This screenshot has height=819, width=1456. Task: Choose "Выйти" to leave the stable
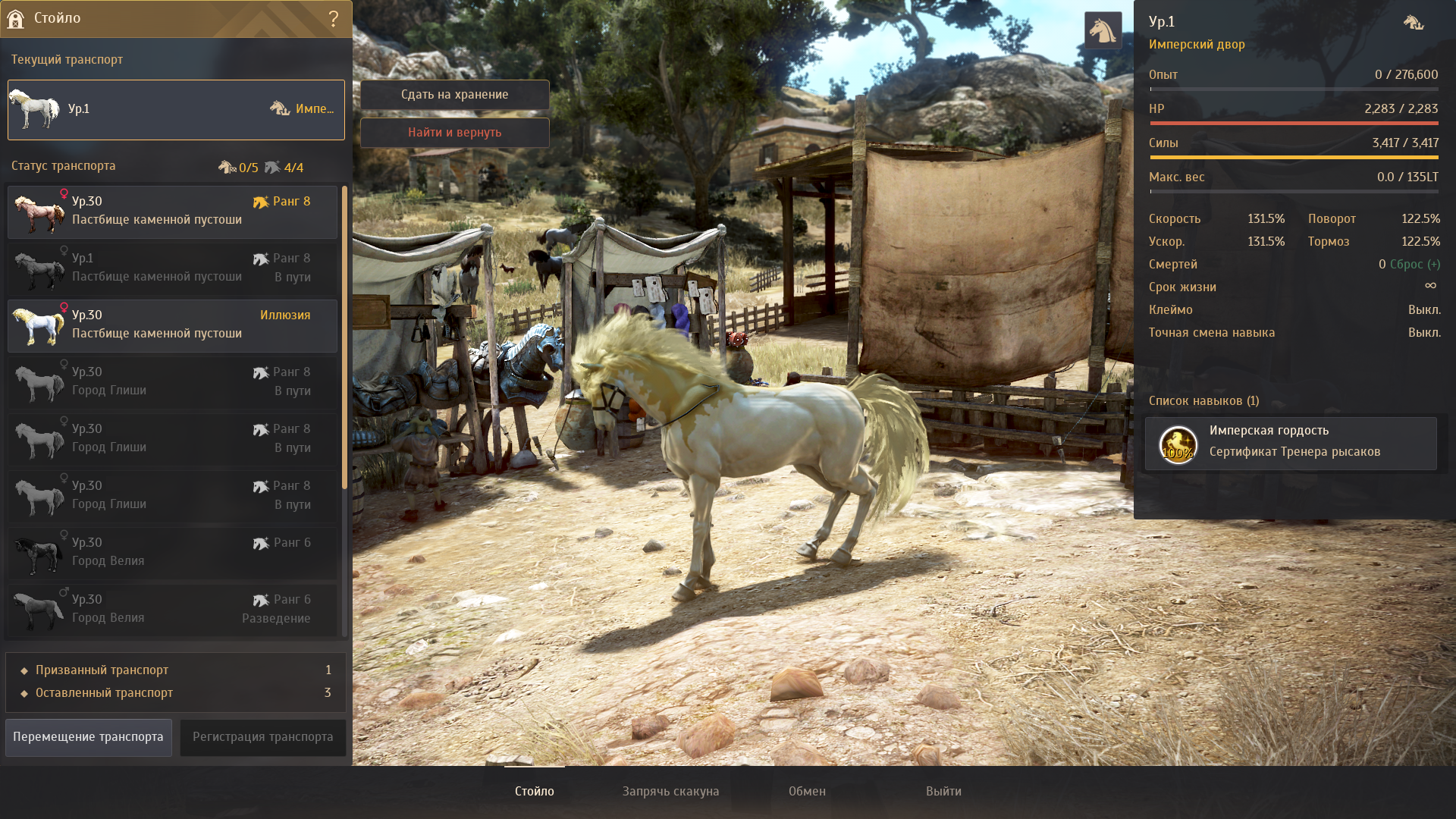pos(943,792)
